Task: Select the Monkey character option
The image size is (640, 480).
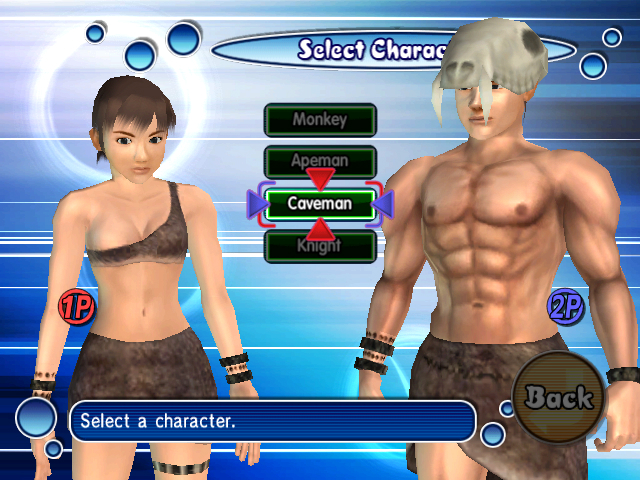Action: coord(319,120)
